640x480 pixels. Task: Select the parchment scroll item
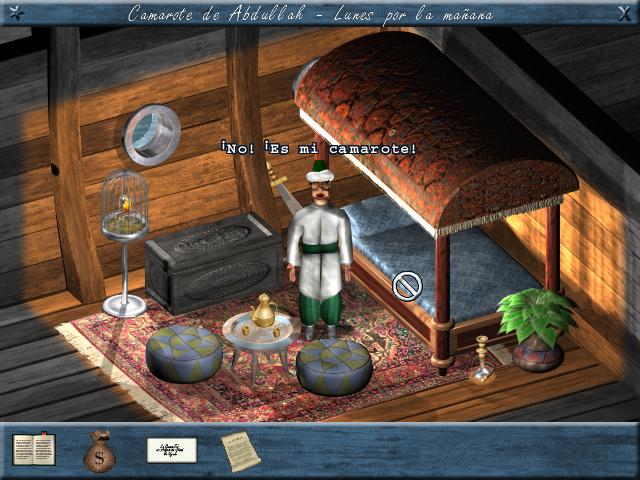pyautogui.click(x=240, y=450)
